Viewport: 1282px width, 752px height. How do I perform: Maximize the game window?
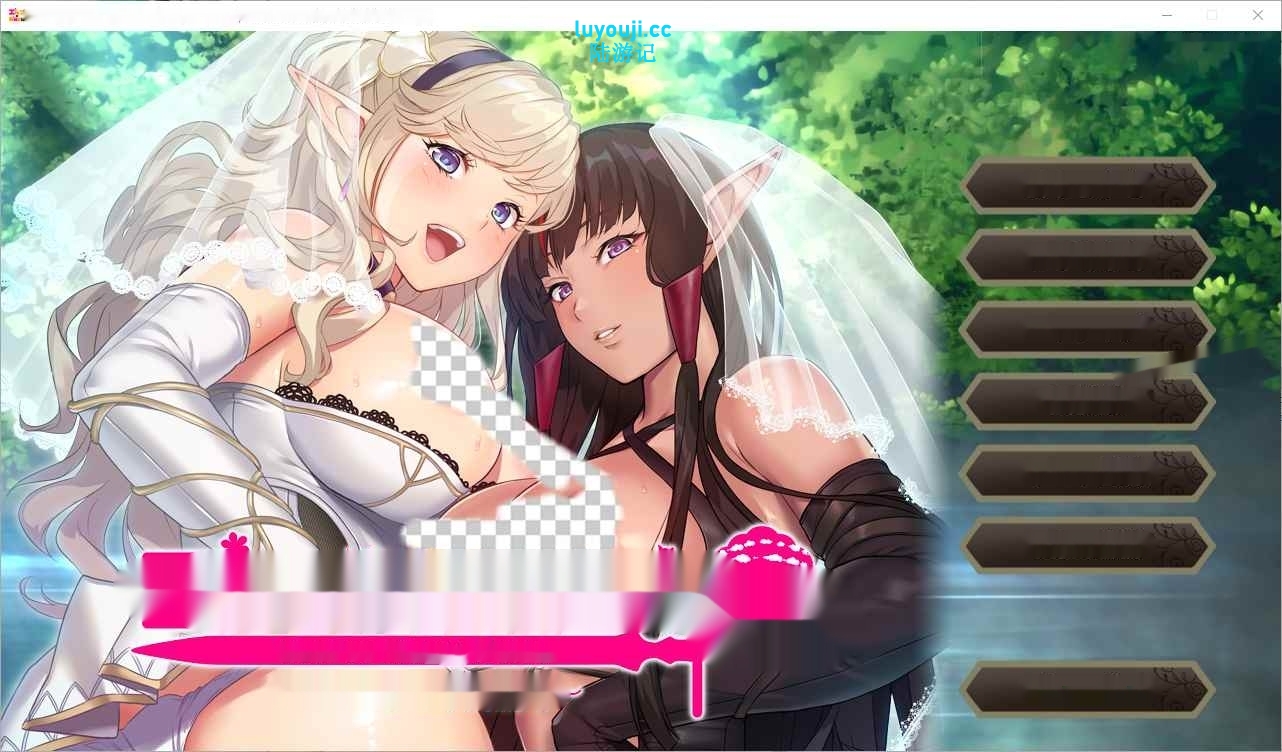click(1211, 15)
